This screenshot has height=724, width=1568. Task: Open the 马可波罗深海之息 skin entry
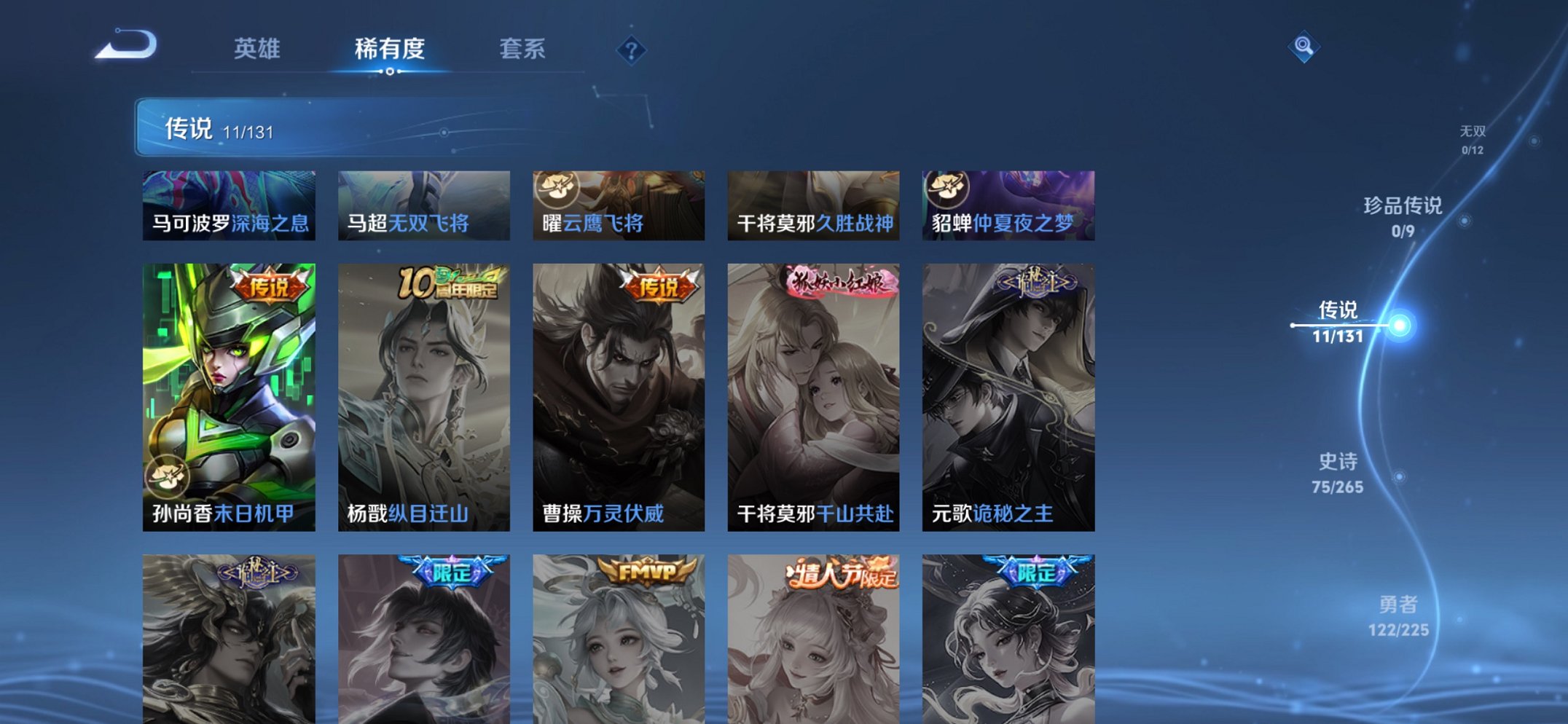tap(231, 205)
